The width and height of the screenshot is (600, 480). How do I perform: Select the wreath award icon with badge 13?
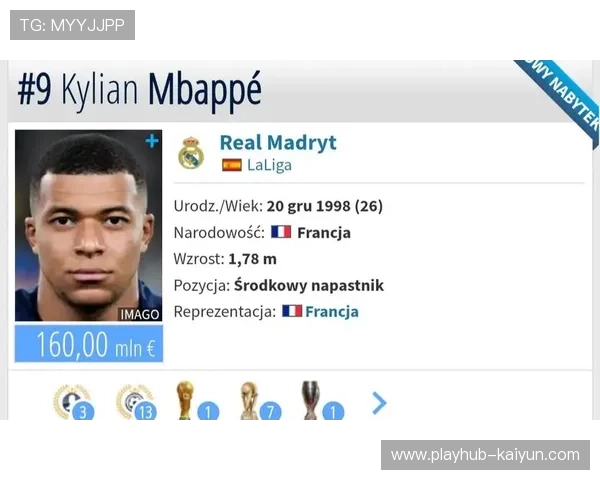pyautogui.click(x=134, y=402)
